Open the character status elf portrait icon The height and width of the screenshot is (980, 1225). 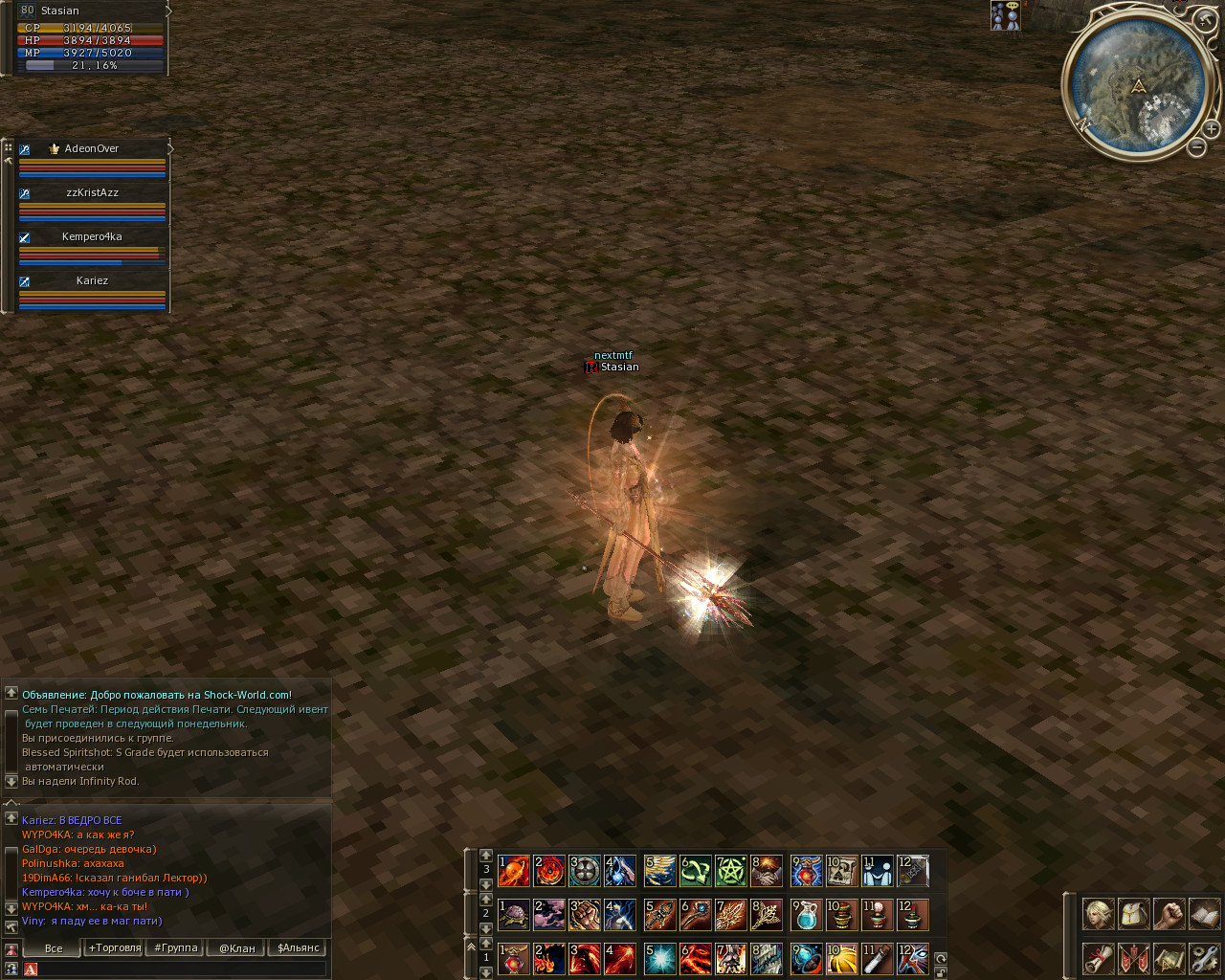1098,914
